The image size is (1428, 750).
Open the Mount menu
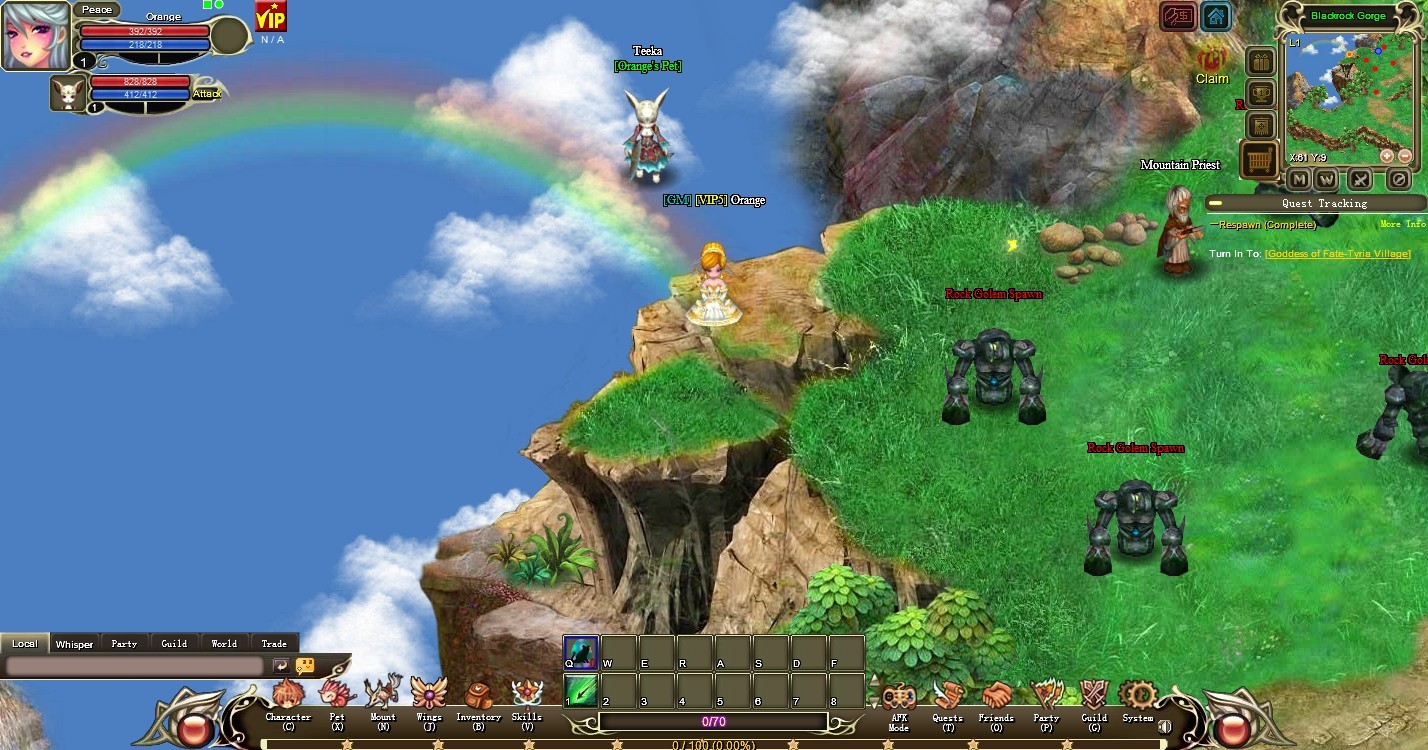pyautogui.click(x=383, y=695)
